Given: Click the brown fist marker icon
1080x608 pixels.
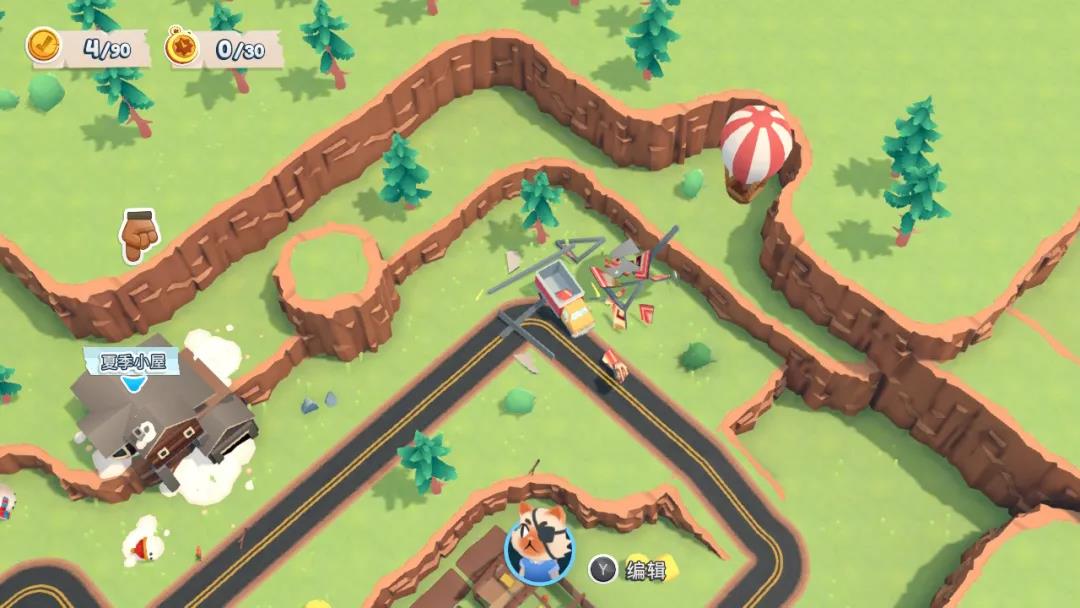Looking at the screenshot, I should (139, 234).
